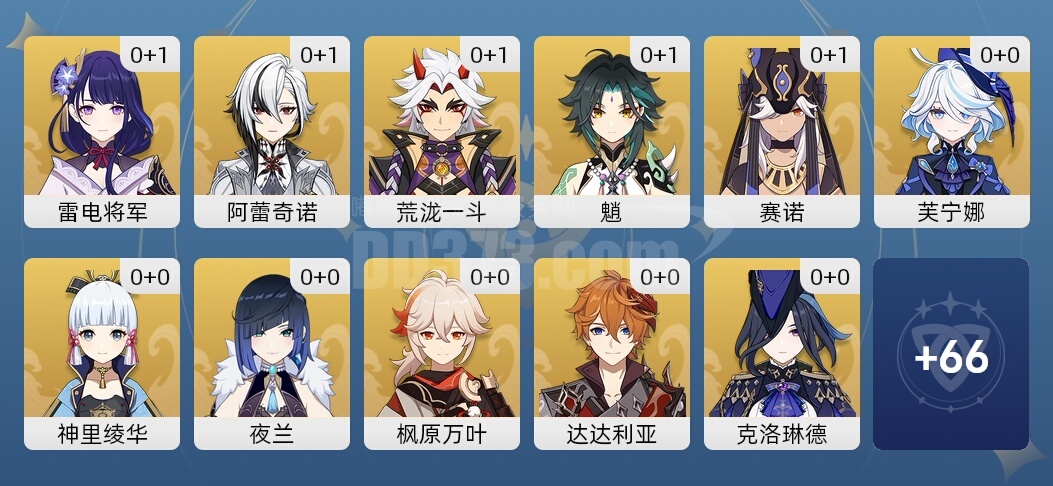Show the +66 more characters tile

[x=951, y=354]
